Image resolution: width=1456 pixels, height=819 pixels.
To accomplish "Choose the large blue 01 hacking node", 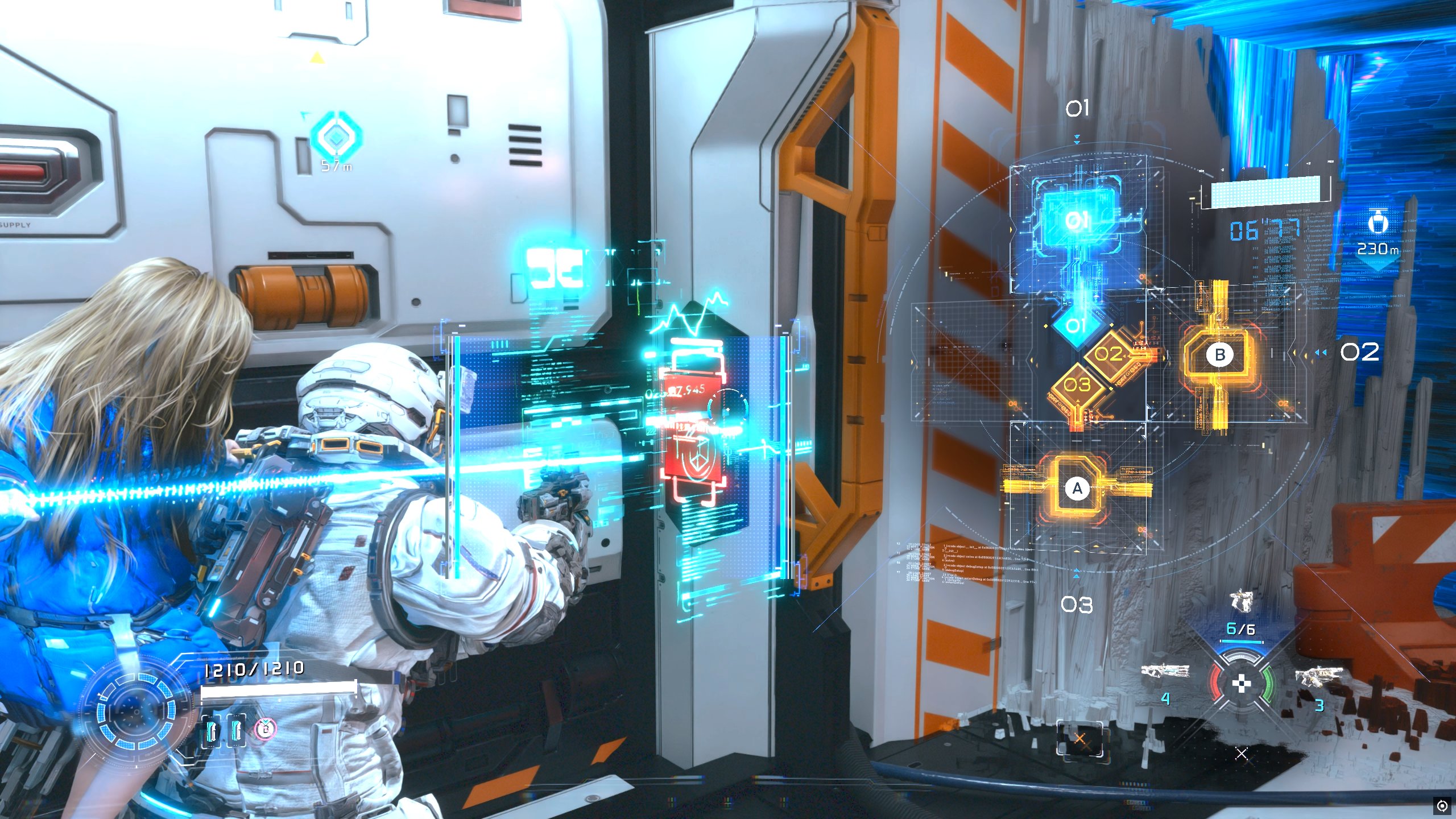I will pyautogui.click(x=1077, y=220).
